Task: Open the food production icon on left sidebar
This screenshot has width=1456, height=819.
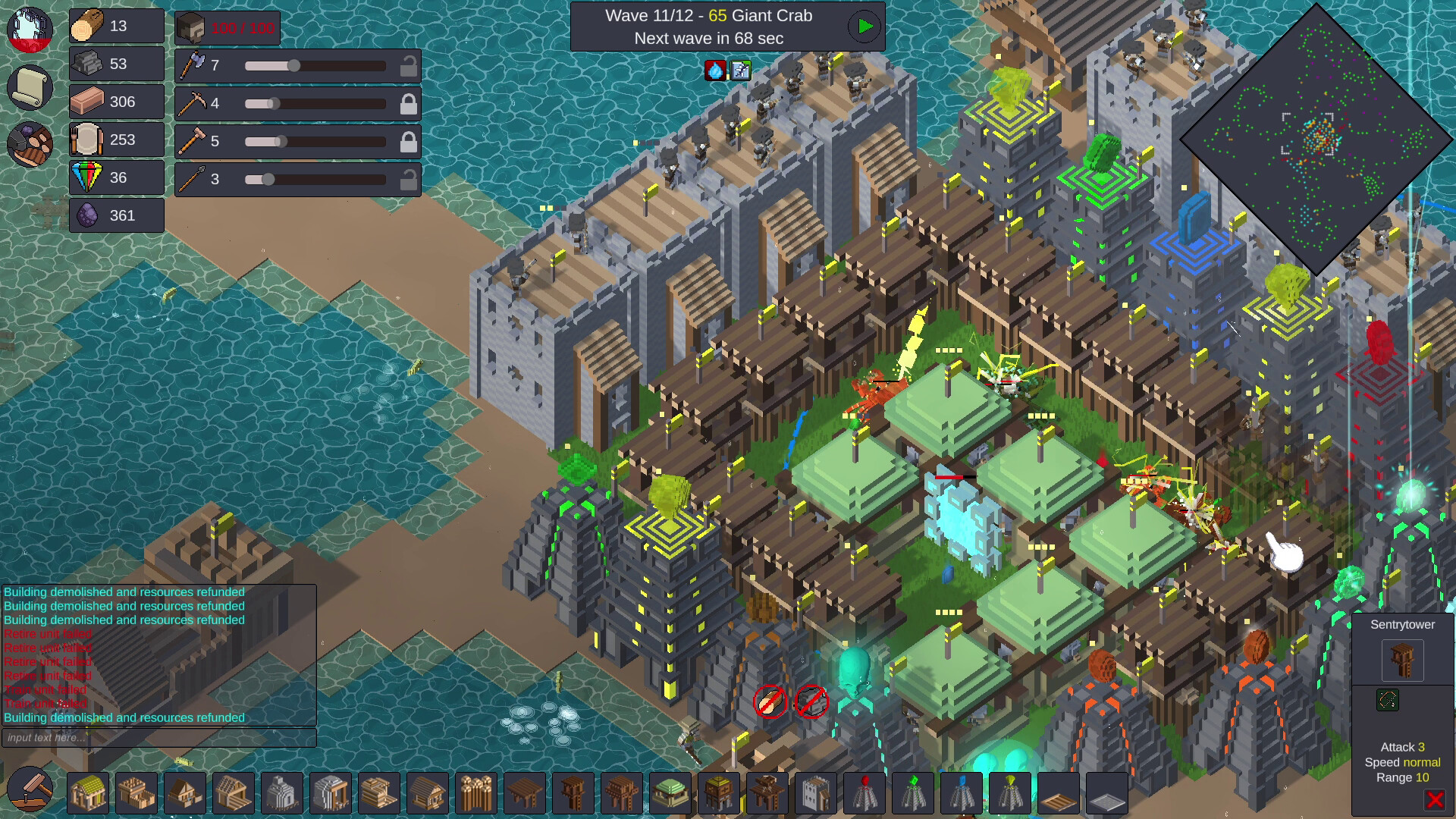Action: pyautogui.click(x=29, y=144)
